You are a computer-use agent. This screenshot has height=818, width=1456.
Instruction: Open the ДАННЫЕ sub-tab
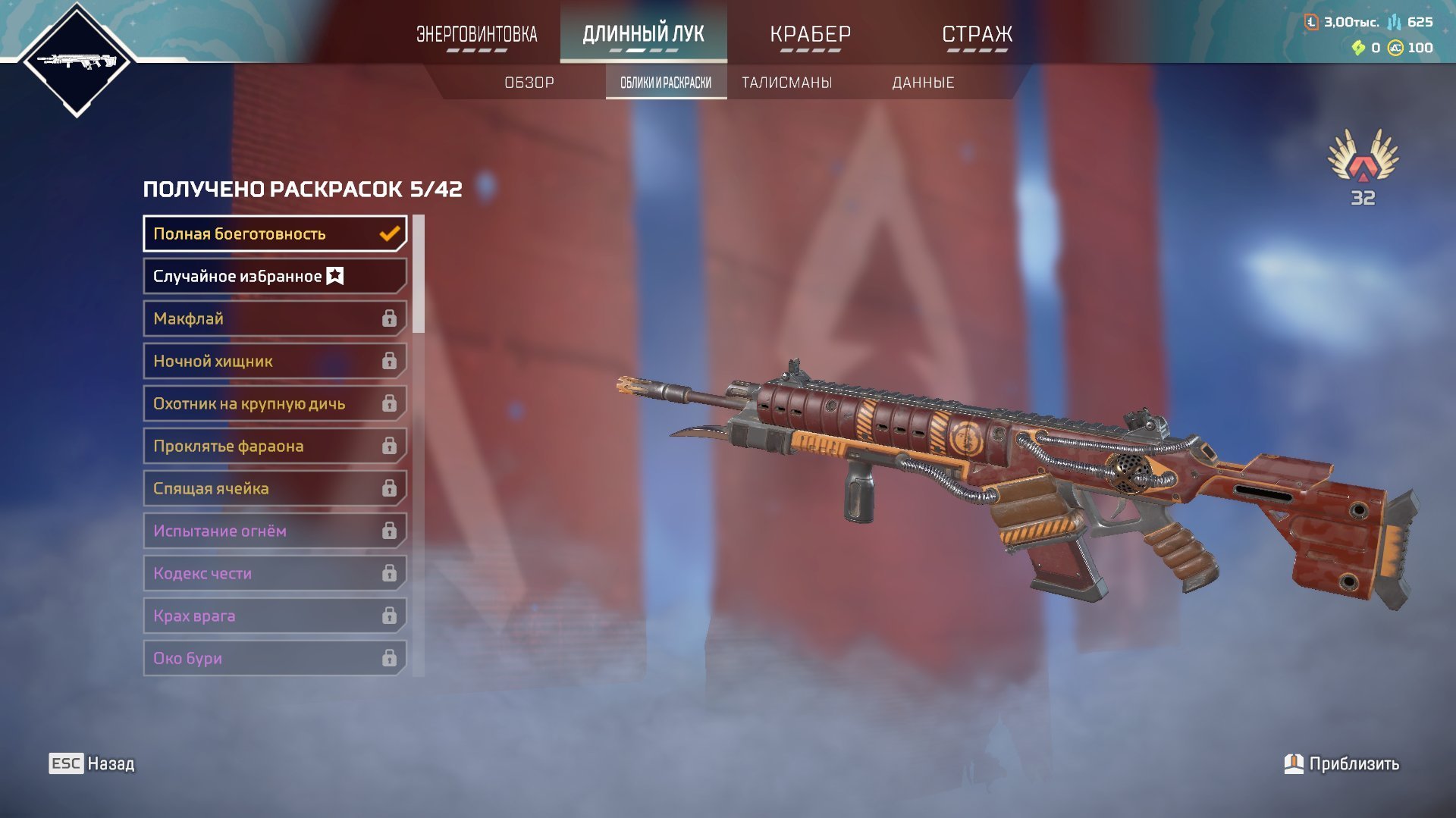click(923, 83)
